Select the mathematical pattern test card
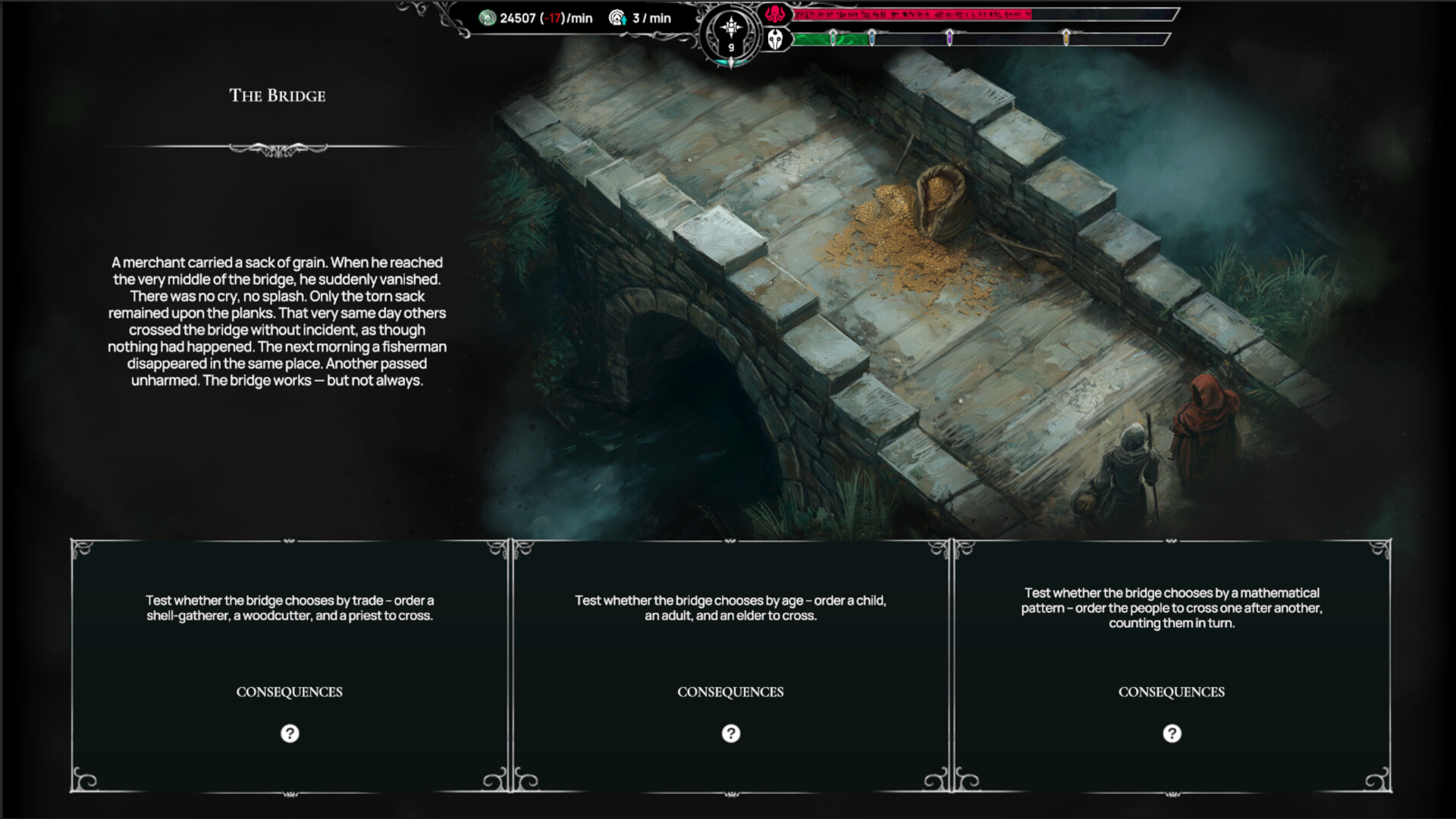 click(x=1172, y=607)
